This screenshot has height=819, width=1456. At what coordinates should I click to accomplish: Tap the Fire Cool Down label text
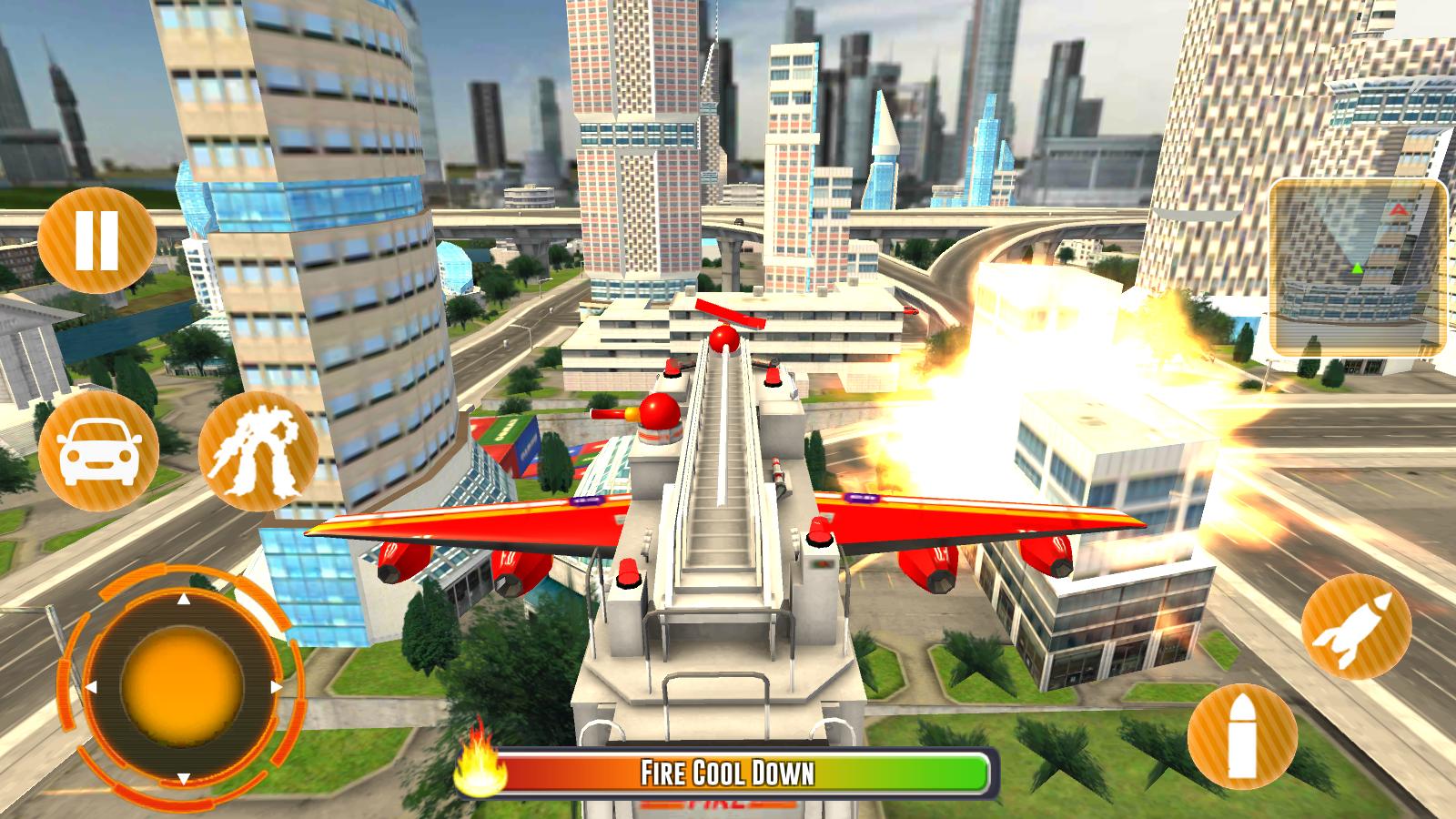click(x=728, y=769)
